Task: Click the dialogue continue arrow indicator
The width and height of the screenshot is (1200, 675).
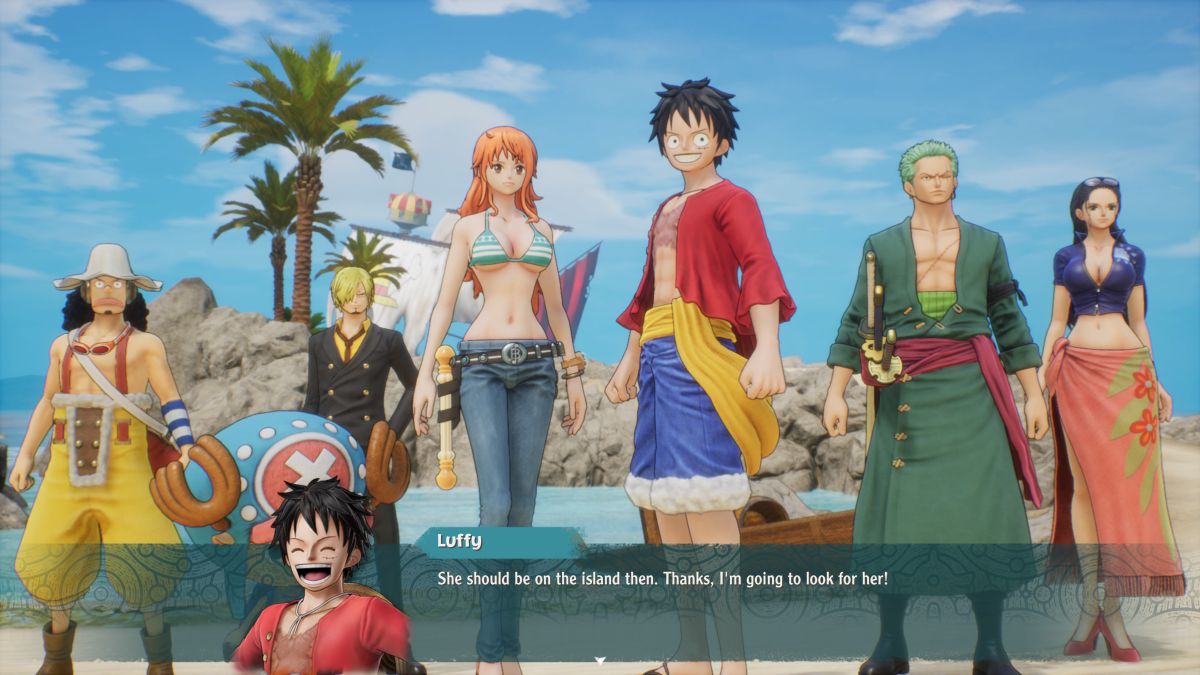Action: [600, 661]
